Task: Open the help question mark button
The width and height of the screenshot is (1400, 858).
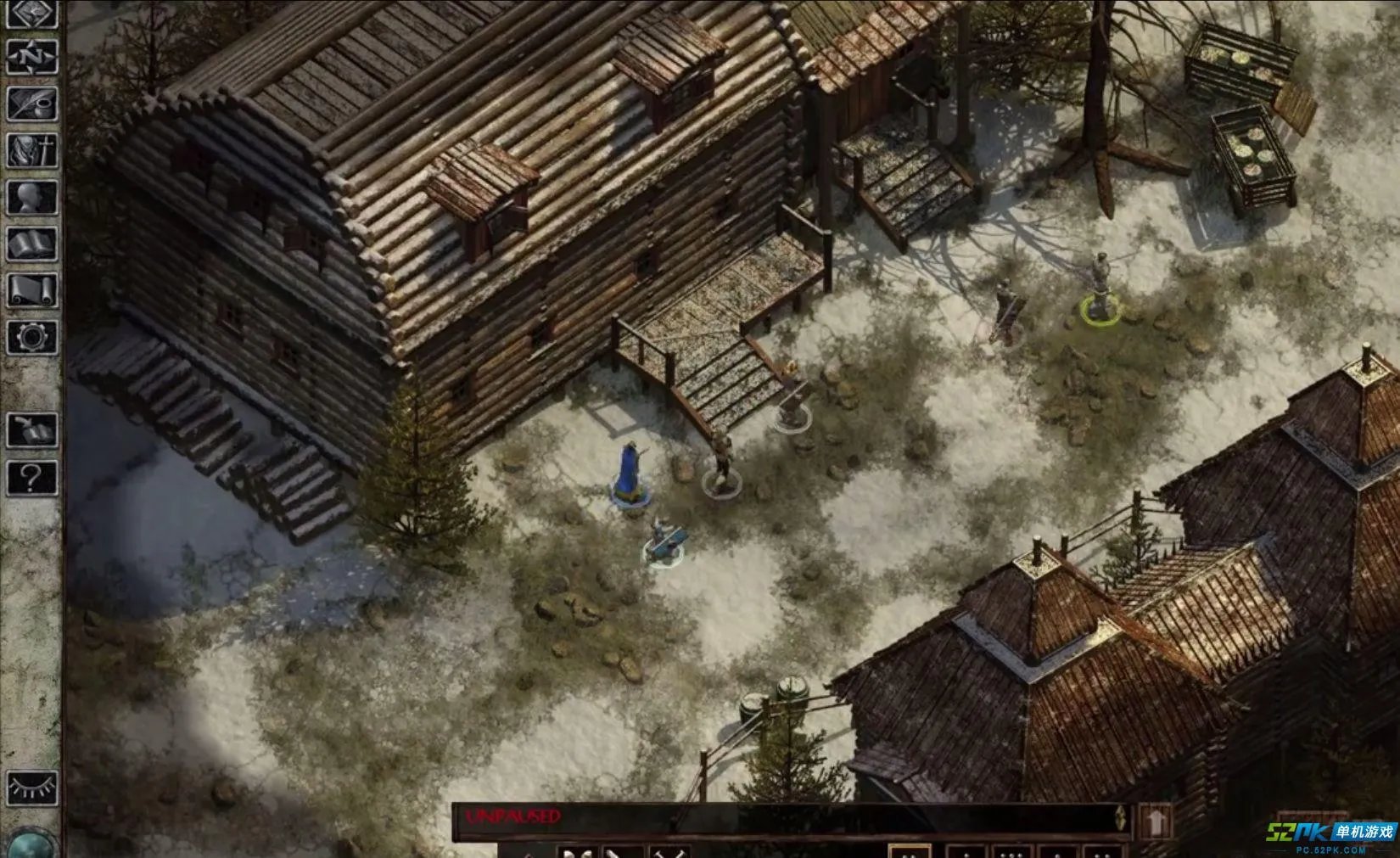Action: (x=32, y=478)
